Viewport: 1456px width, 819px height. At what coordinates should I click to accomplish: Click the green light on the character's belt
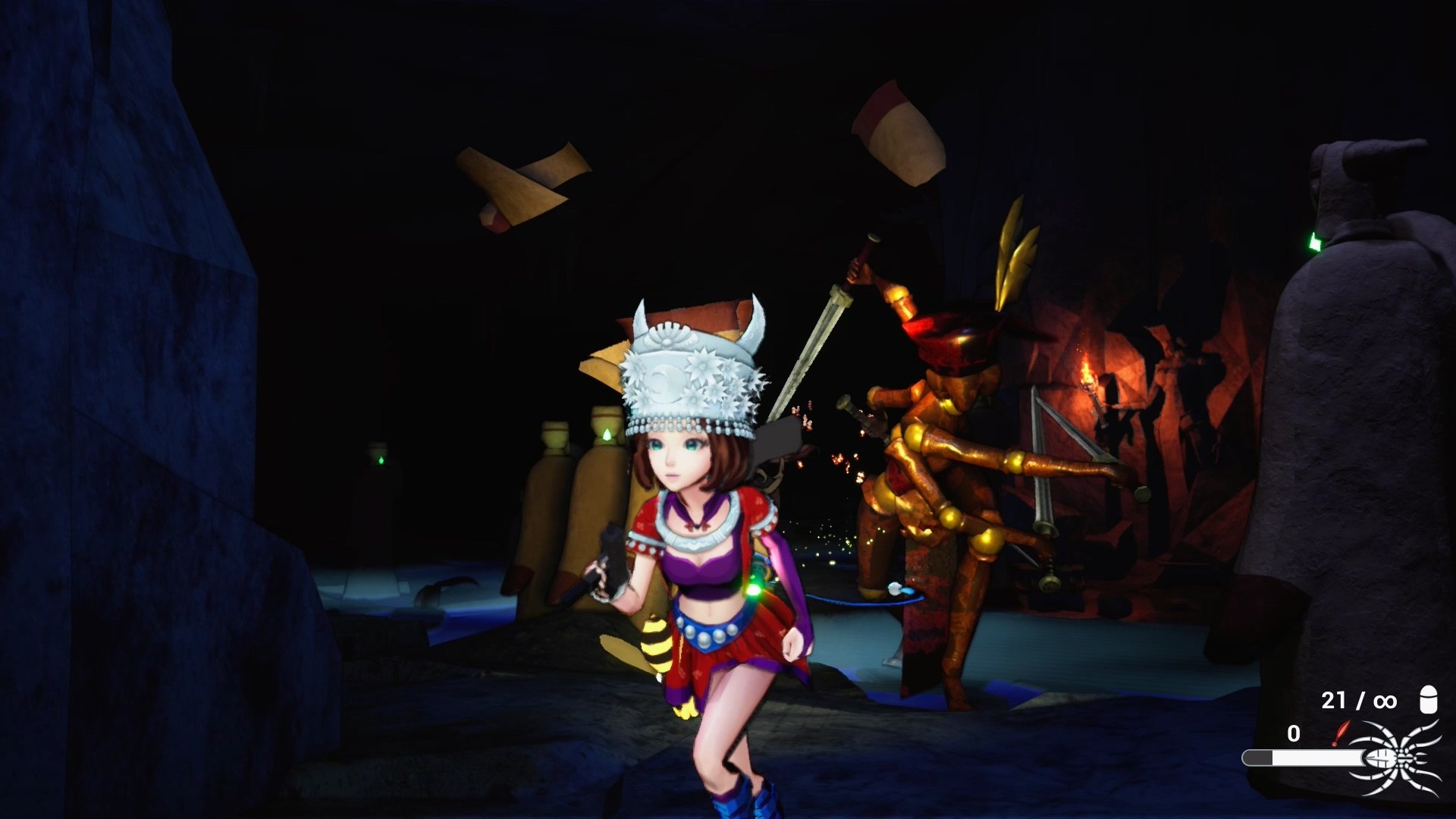(x=753, y=589)
